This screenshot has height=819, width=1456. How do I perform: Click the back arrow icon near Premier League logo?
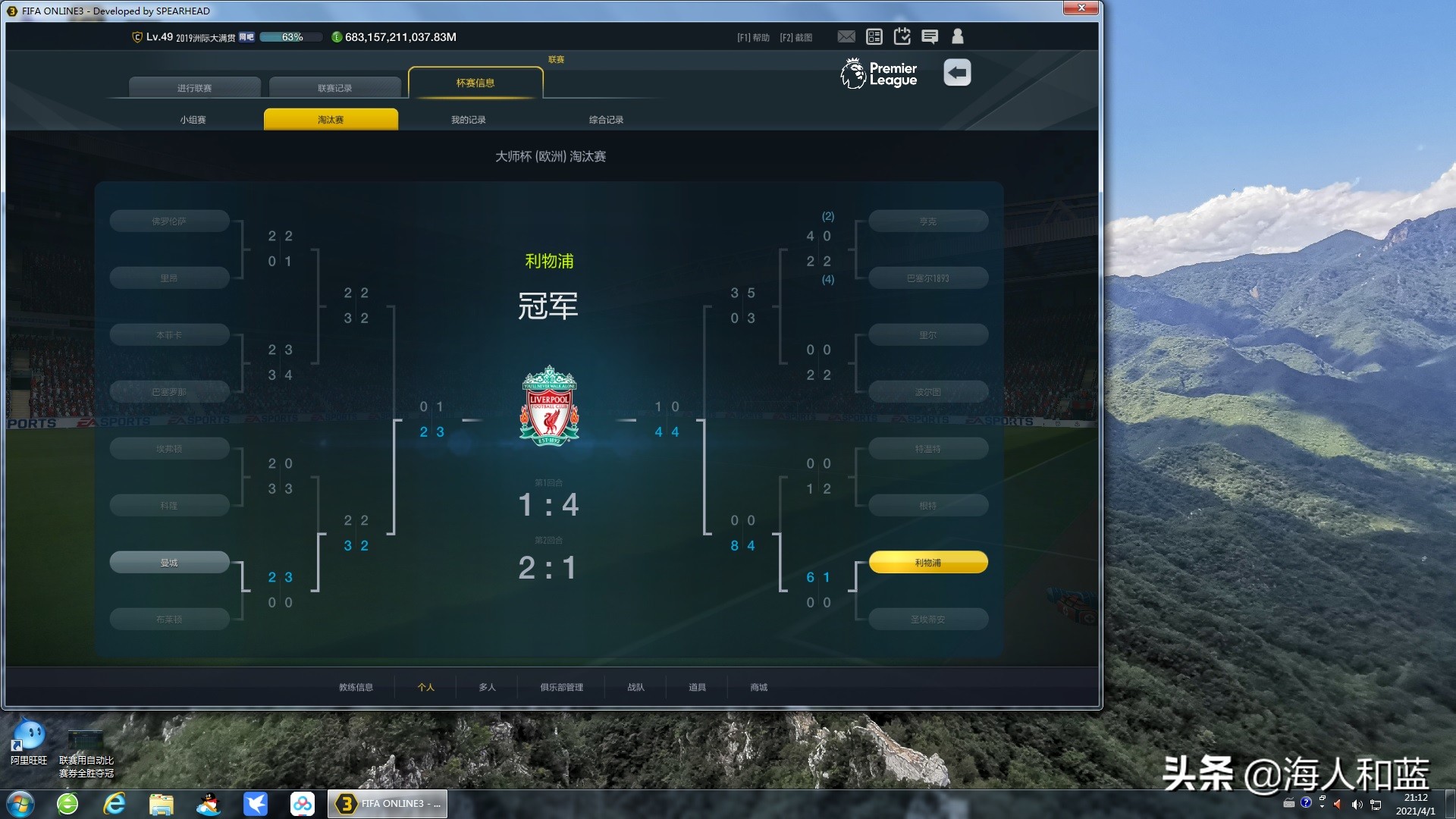coord(958,72)
